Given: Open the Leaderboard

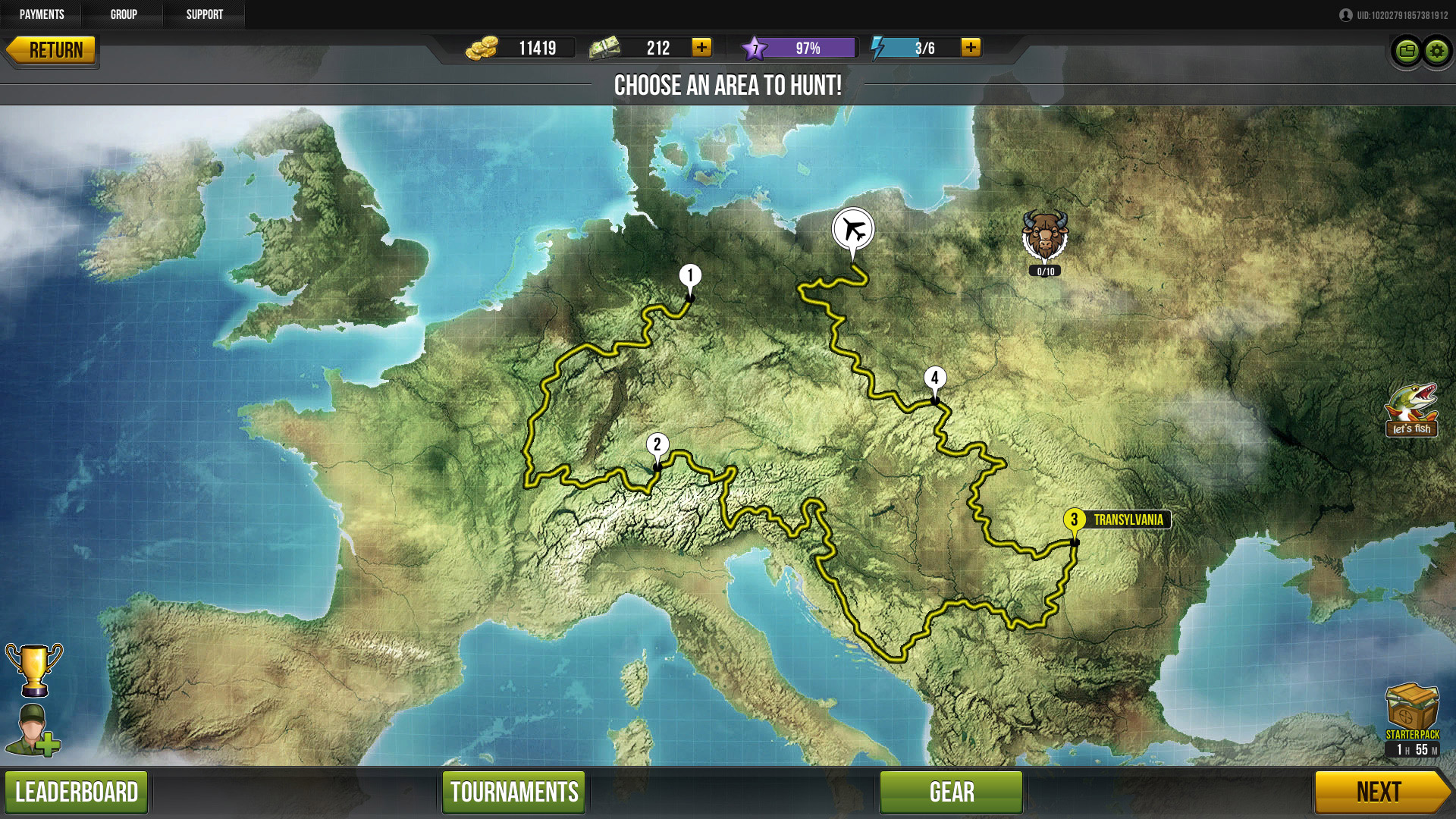Looking at the screenshot, I should [77, 792].
